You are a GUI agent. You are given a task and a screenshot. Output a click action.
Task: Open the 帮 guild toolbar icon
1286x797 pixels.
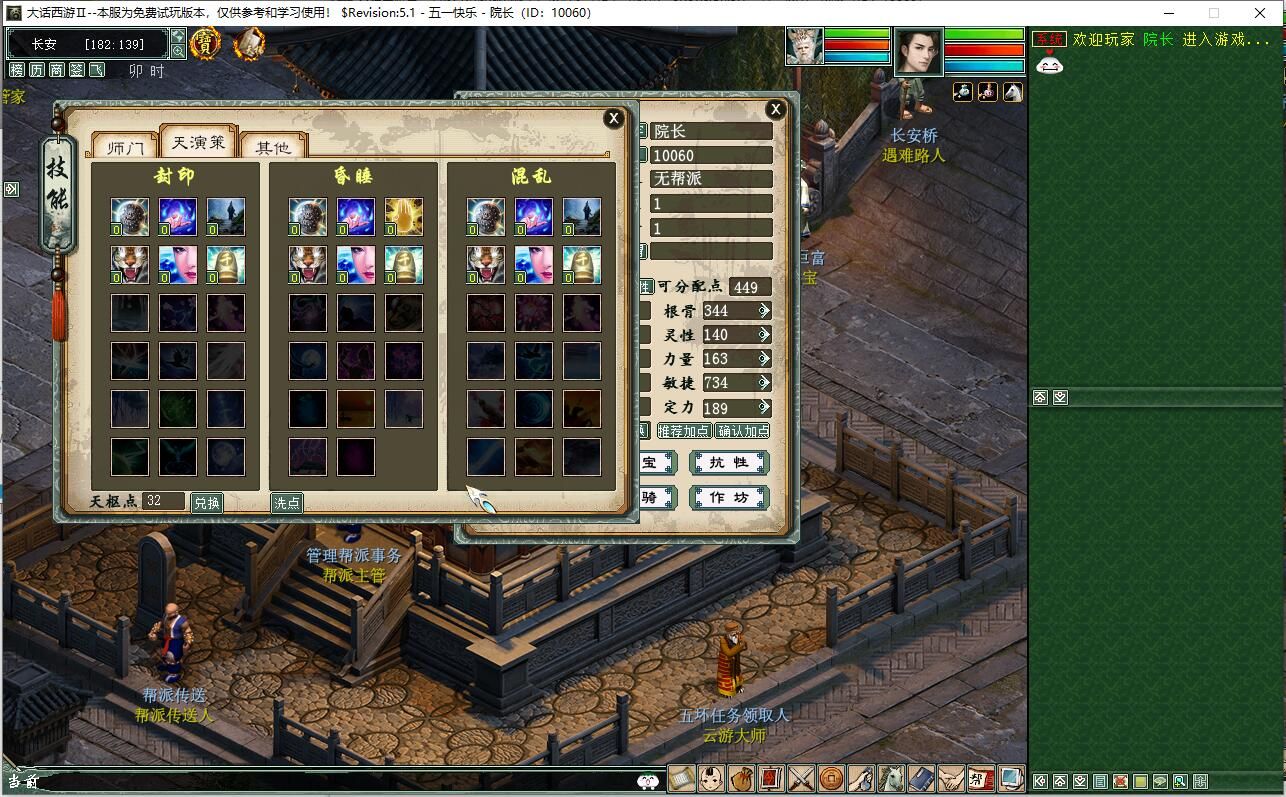coord(981,778)
